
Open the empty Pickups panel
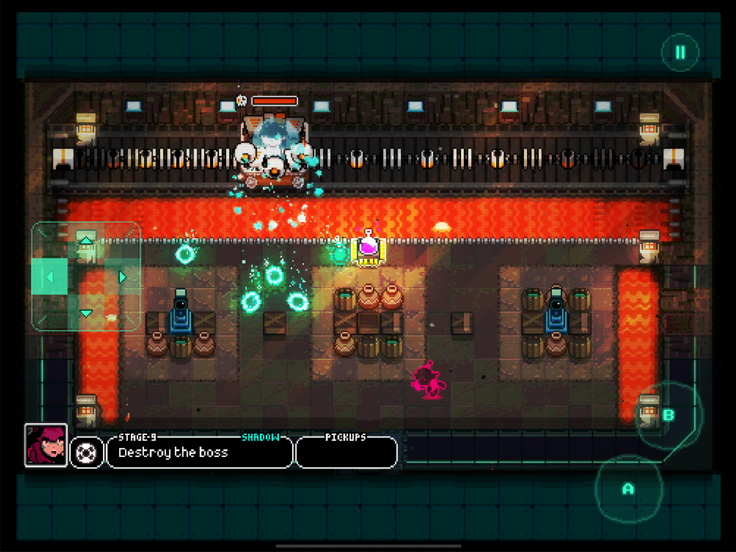pos(346,453)
